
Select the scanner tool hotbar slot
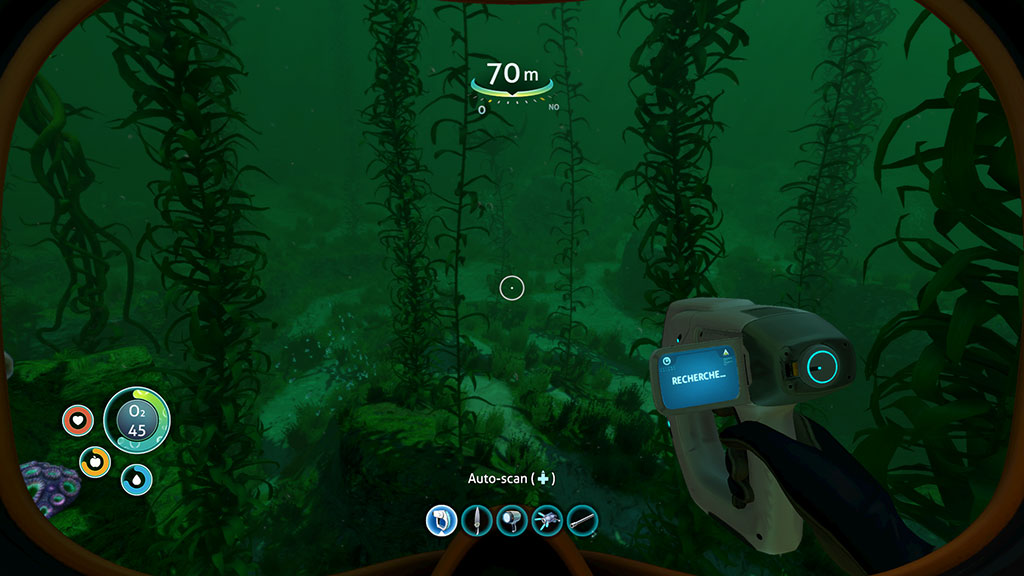pos(441,519)
